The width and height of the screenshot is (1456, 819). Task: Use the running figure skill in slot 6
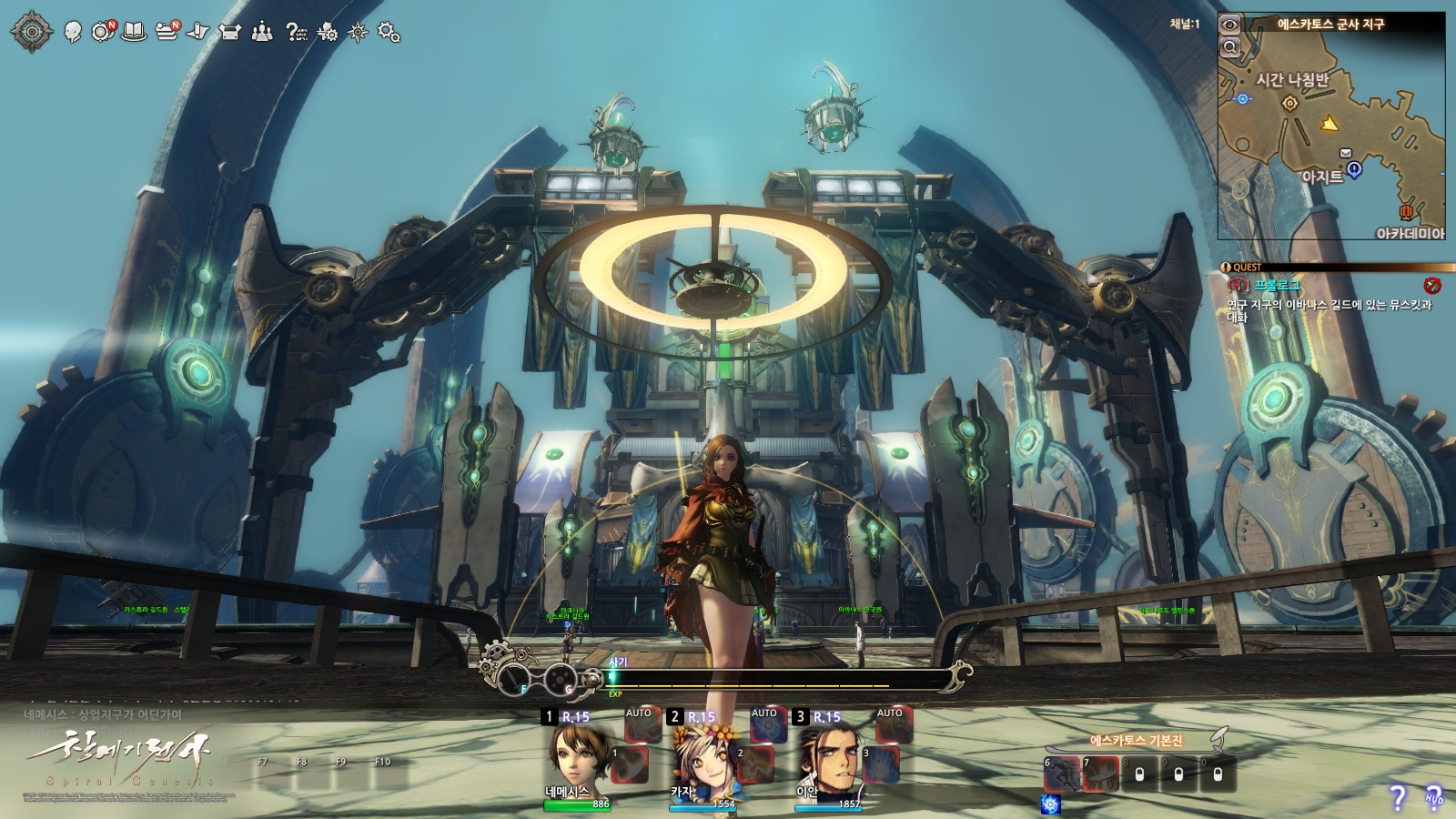coord(1061,774)
